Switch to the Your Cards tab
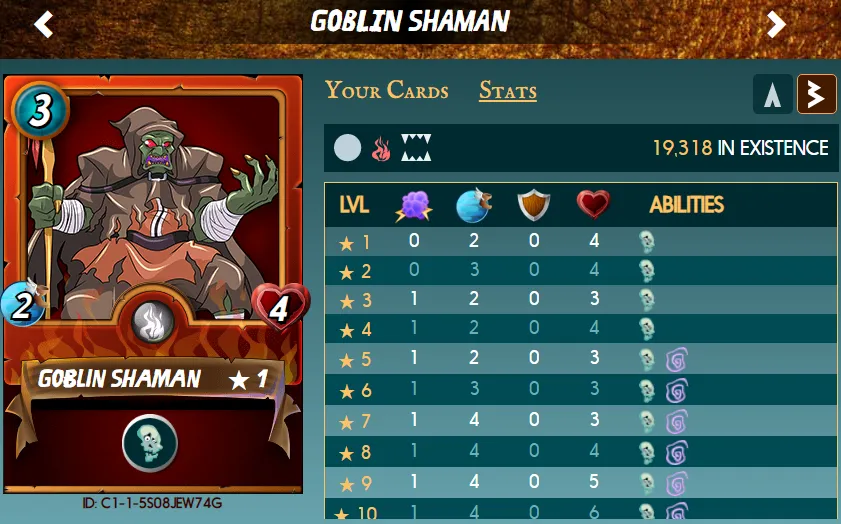Screen dimensions: 841x524 click(x=386, y=90)
